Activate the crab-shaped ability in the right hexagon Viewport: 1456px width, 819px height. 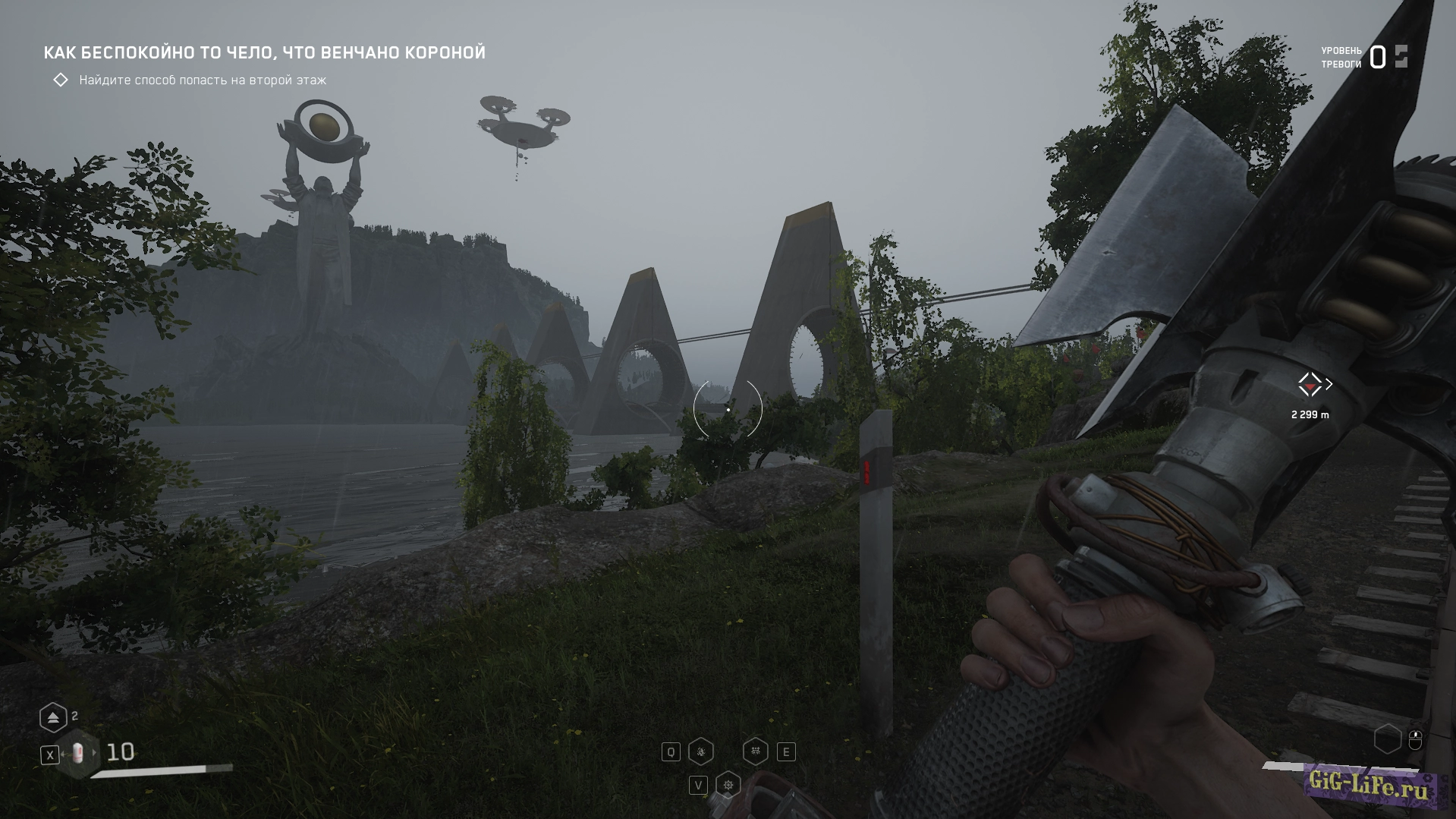pyautogui.click(x=755, y=751)
